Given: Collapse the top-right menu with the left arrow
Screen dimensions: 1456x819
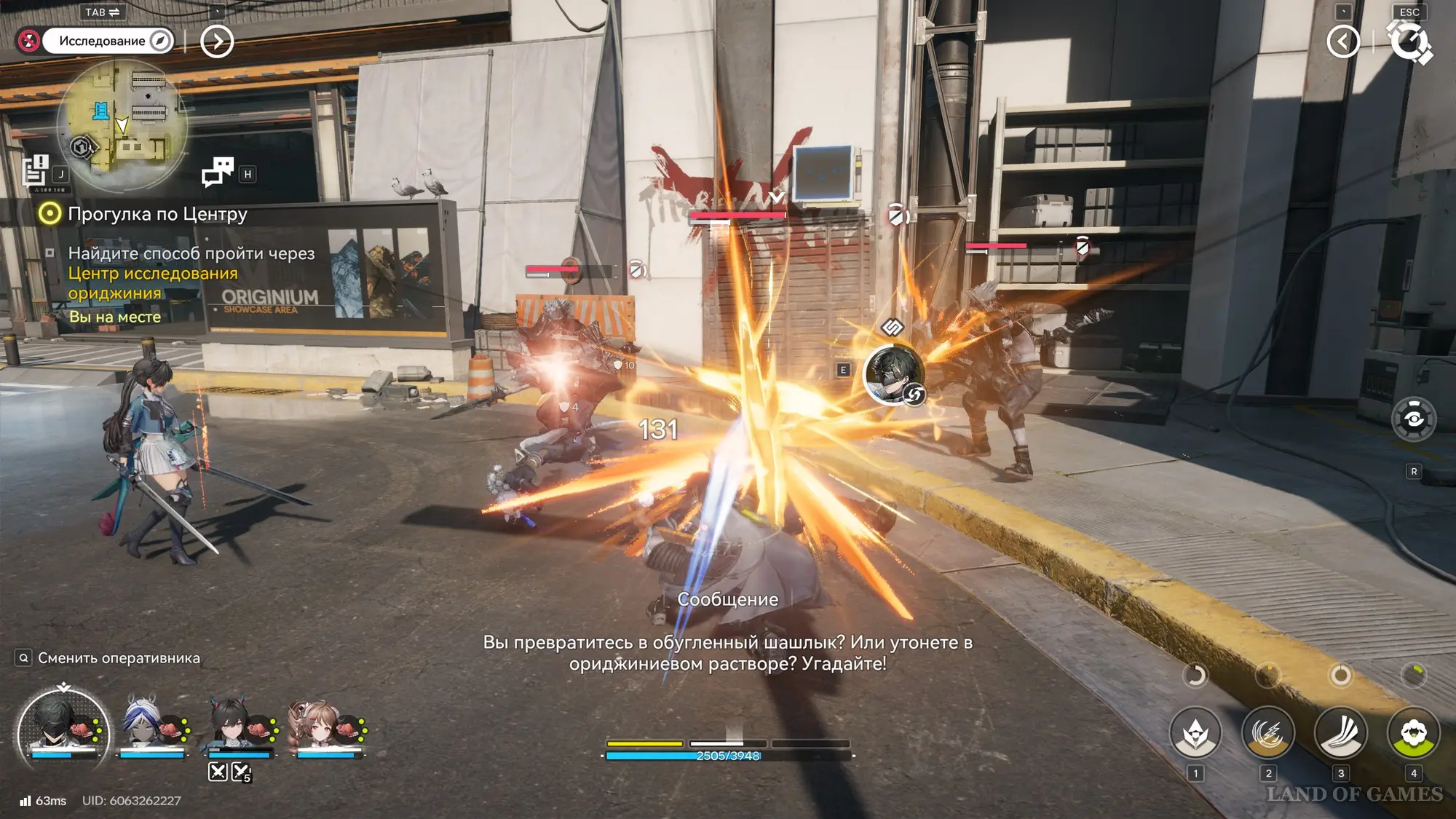Looking at the screenshot, I should coord(1343,41).
